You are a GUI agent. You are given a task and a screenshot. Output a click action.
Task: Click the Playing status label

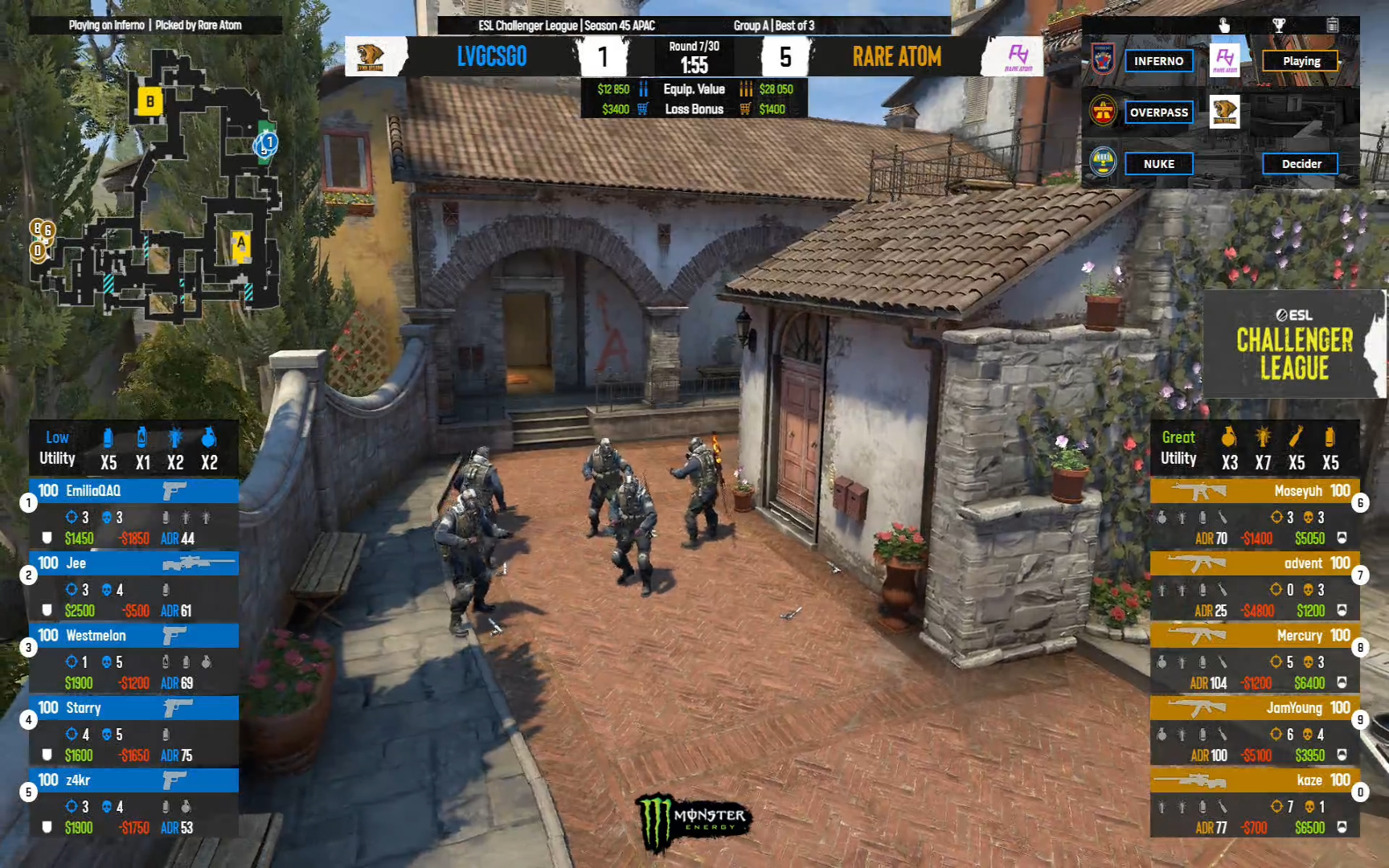pyautogui.click(x=1301, y=61)
